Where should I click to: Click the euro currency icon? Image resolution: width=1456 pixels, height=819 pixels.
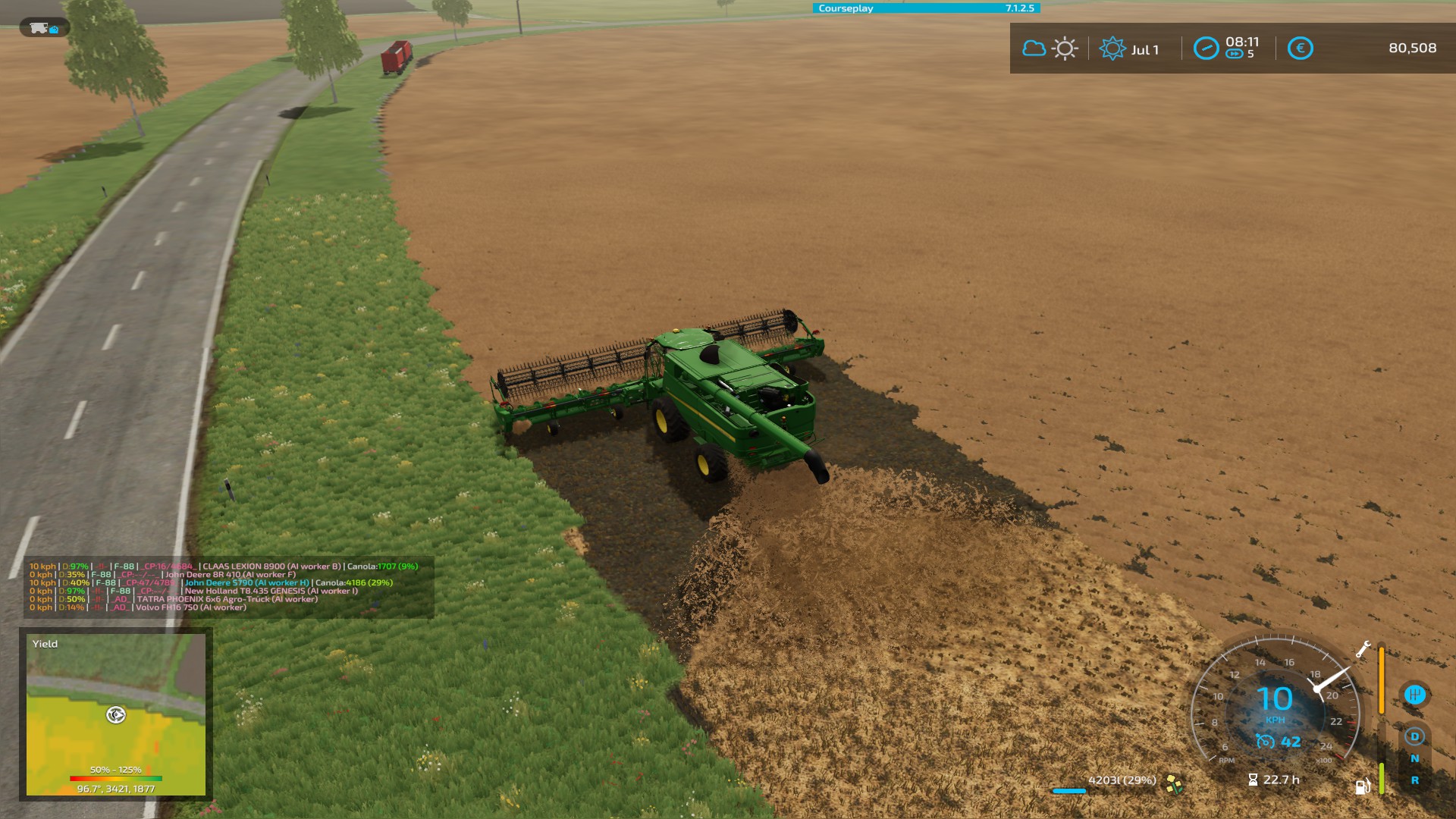[1301, 47]
